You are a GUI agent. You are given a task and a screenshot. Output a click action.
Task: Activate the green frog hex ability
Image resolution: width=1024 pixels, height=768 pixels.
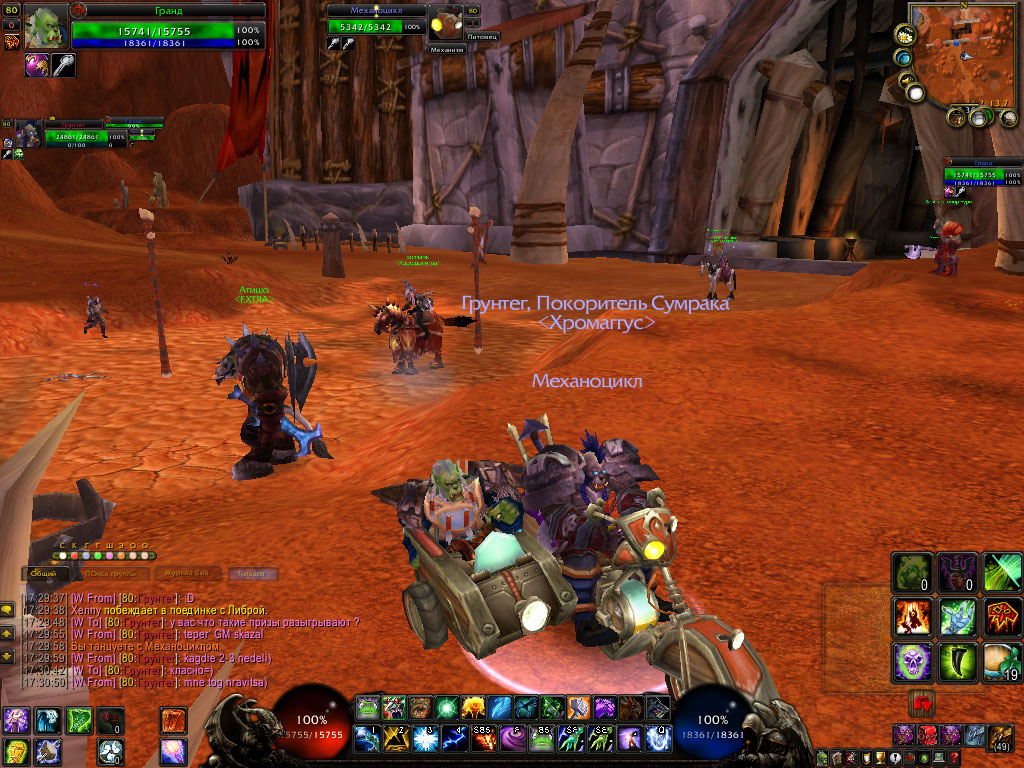coord(912,572)
